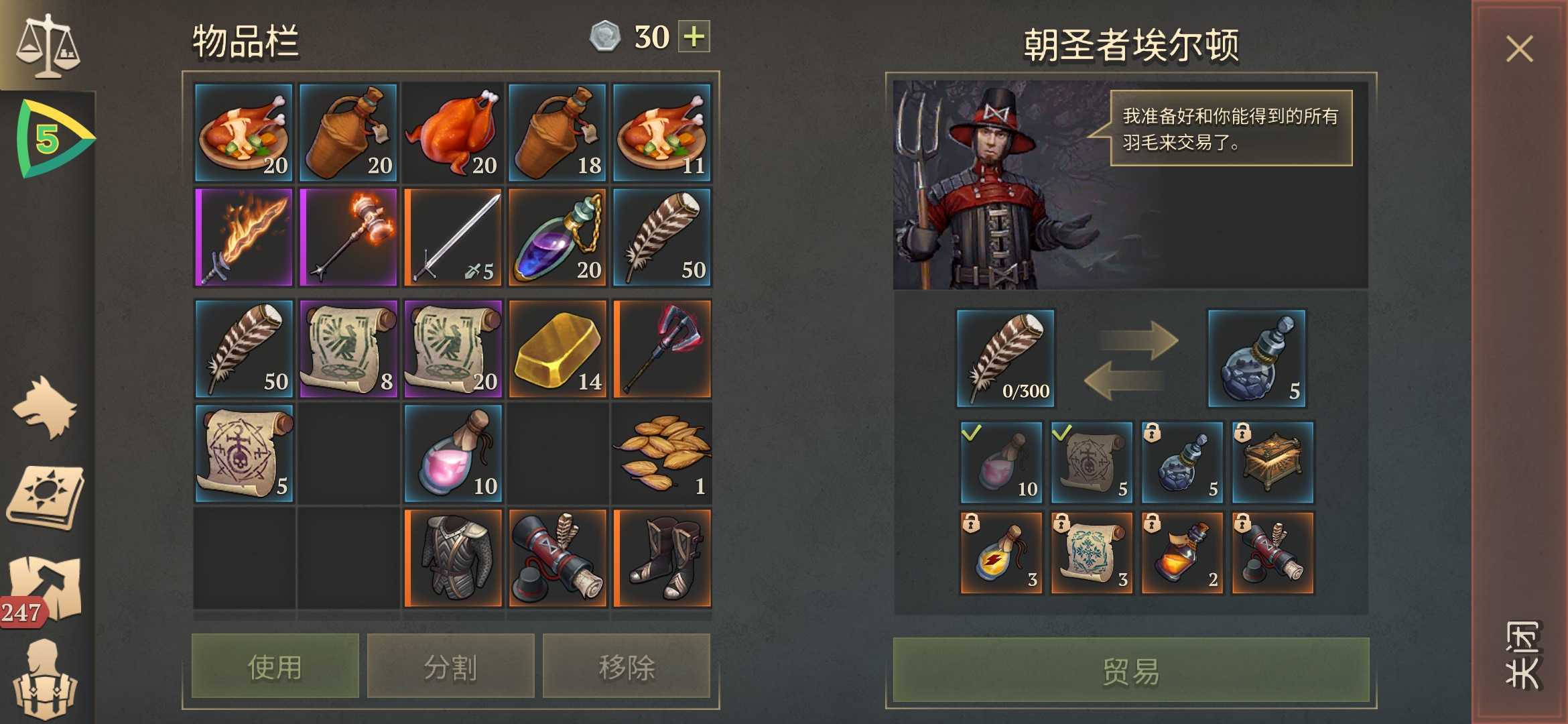Choose the locked treasure chest reward
1568x724 pixels.
(x=1272, y=463)
